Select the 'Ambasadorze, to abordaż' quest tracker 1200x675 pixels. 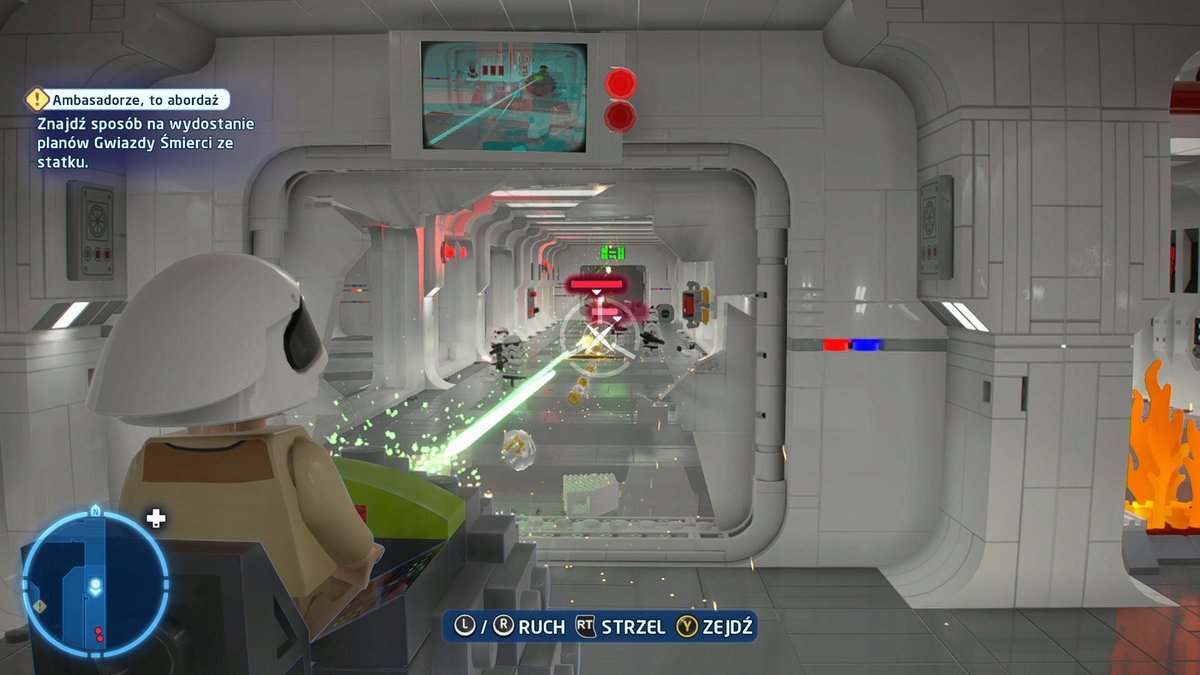129,99
